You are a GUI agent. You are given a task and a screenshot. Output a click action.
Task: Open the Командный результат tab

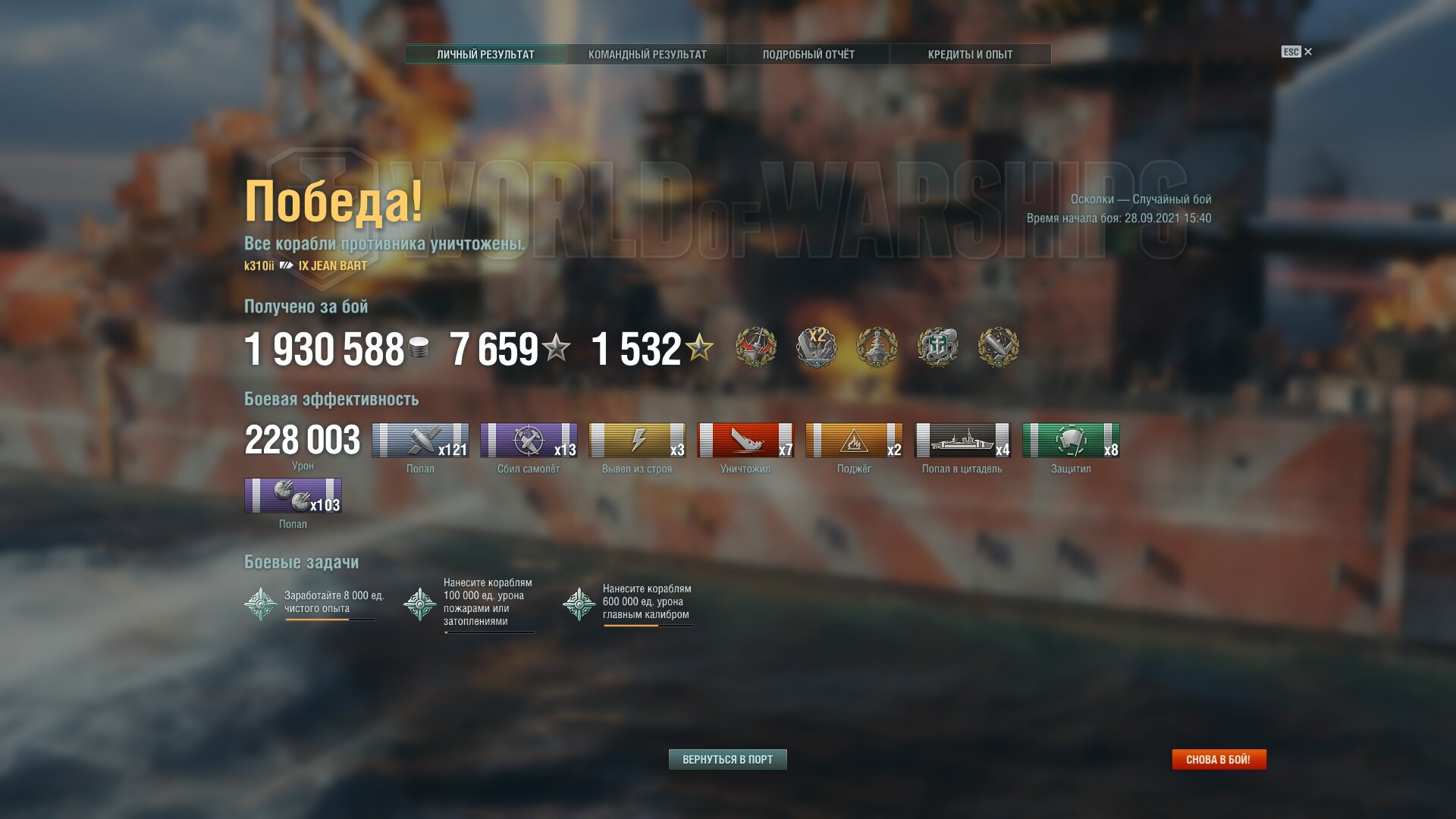pyautogui.click(x=647, y=55)
